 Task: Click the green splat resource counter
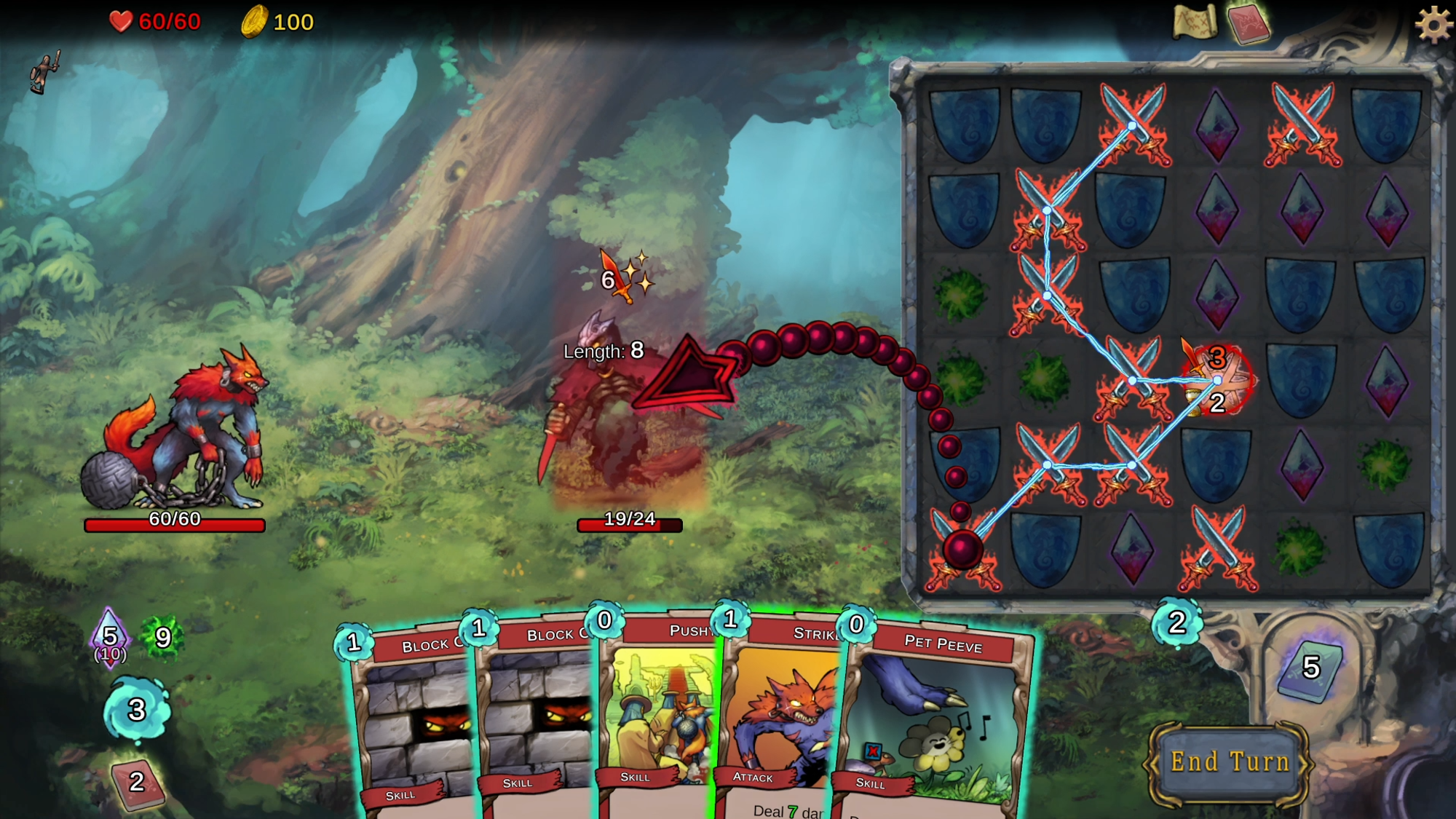coord(162,638)
